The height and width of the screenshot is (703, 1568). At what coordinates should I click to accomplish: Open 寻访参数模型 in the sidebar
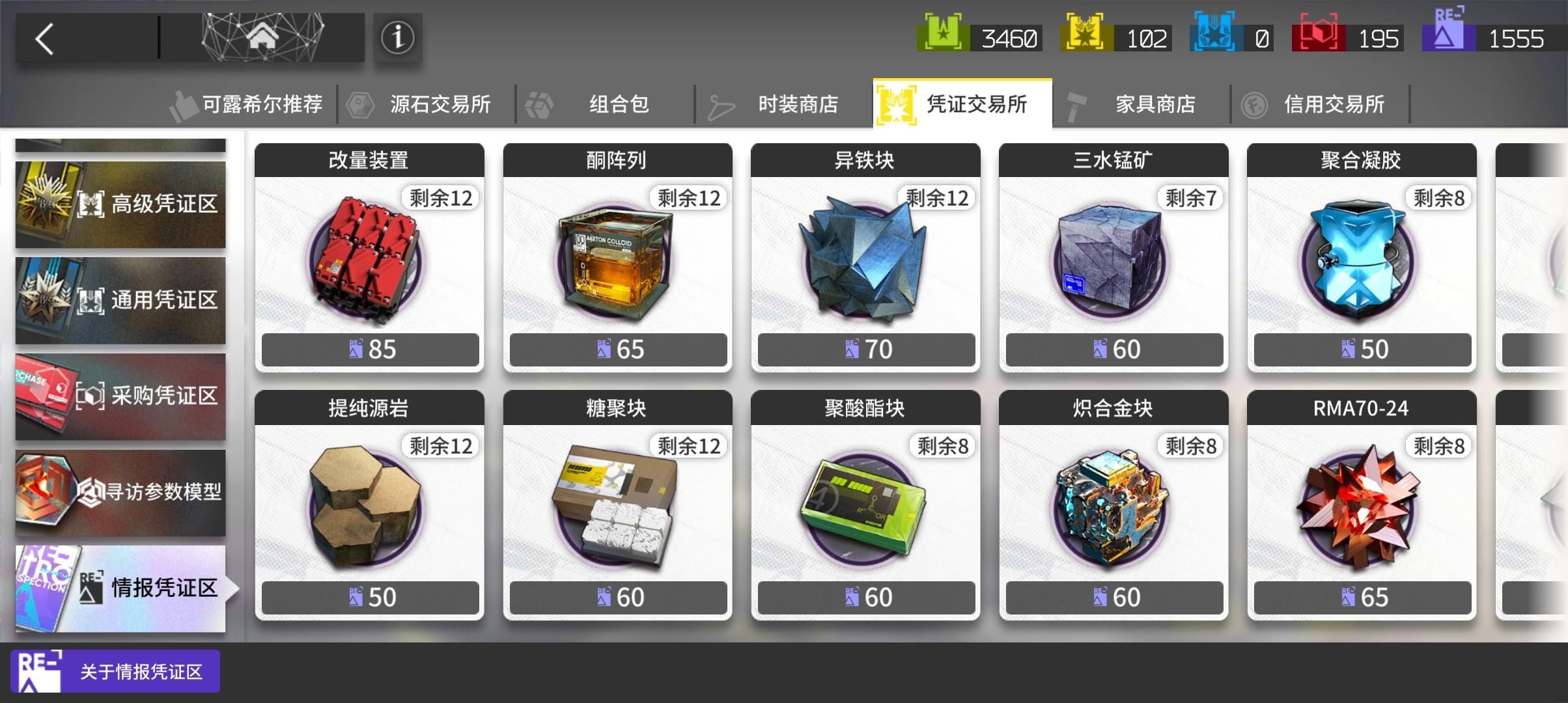click(x=120, y=493)
